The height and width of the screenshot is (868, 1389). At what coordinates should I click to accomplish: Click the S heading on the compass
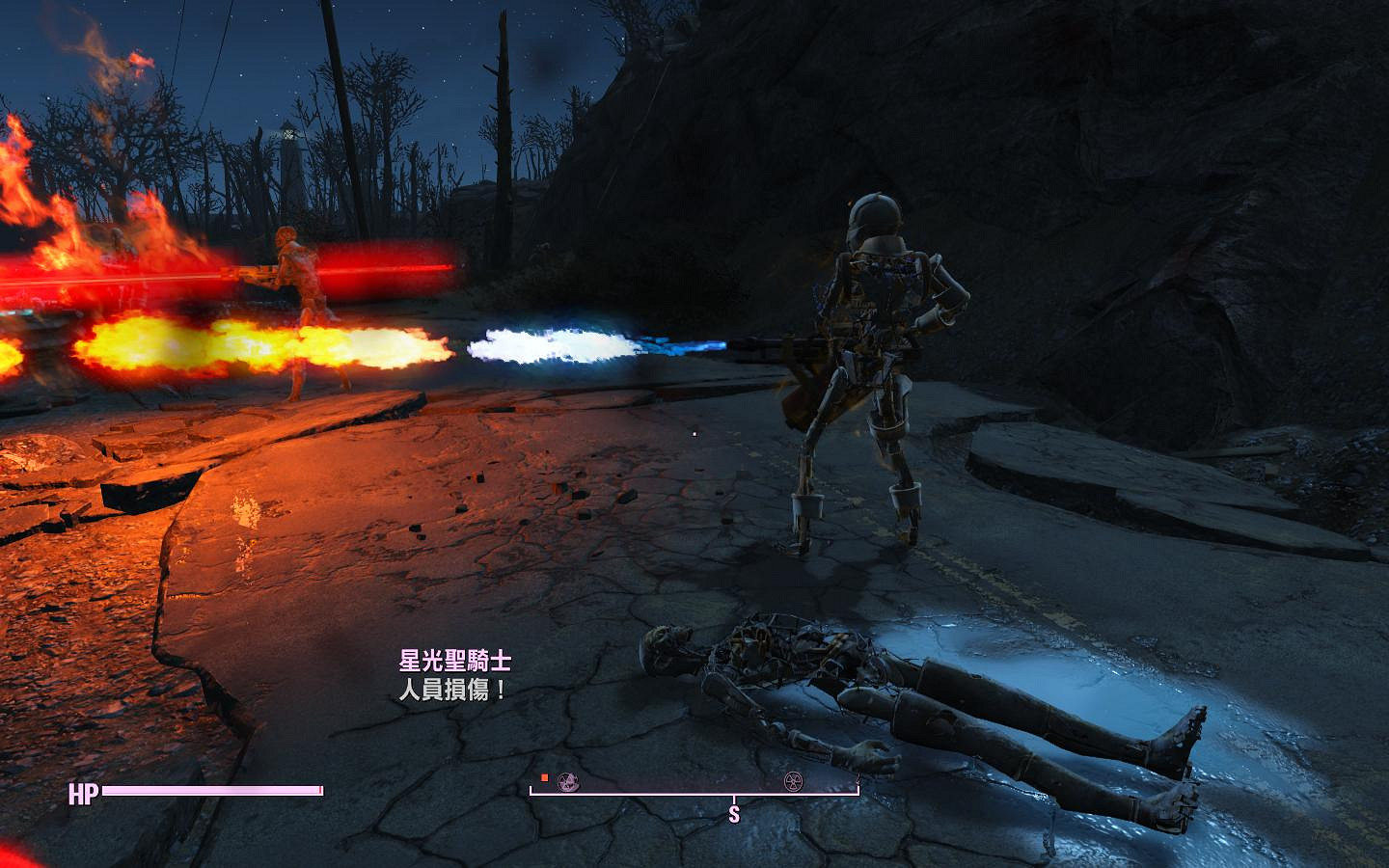[734, 815]
